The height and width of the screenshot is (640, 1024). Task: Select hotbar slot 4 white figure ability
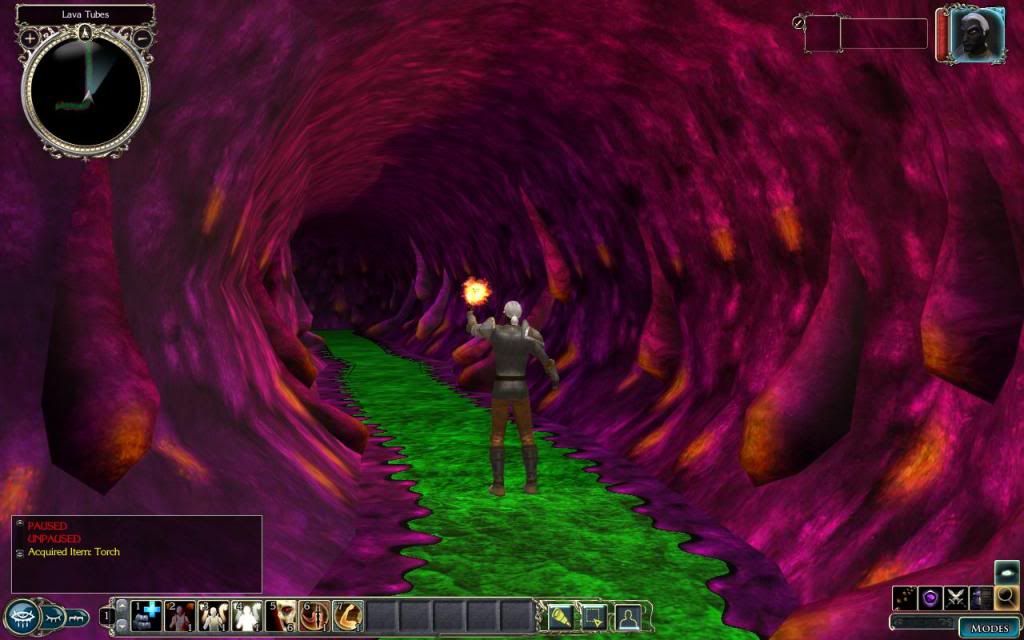(x=246, y=616)
